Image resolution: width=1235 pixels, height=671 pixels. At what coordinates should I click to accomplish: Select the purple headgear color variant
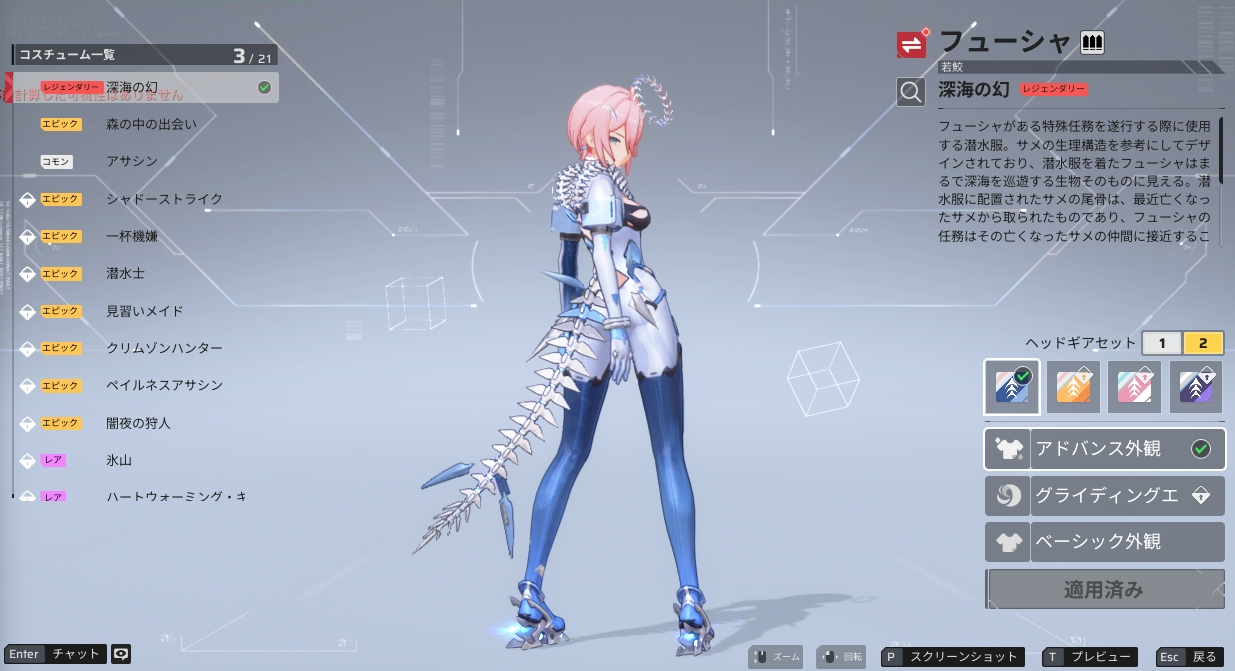(1196, 387)
